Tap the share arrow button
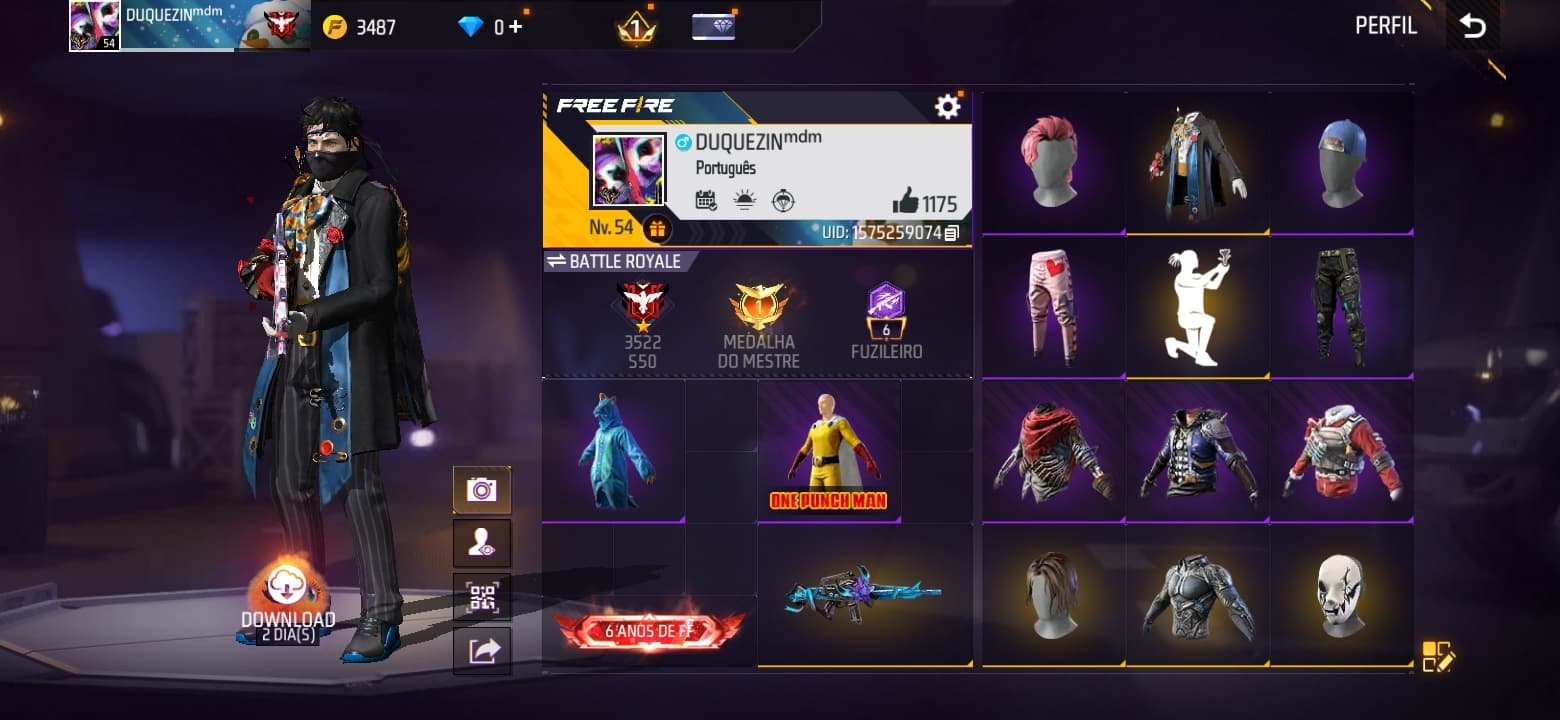Viewport: 1560px width, 720px height. click(x=481, y=651)
